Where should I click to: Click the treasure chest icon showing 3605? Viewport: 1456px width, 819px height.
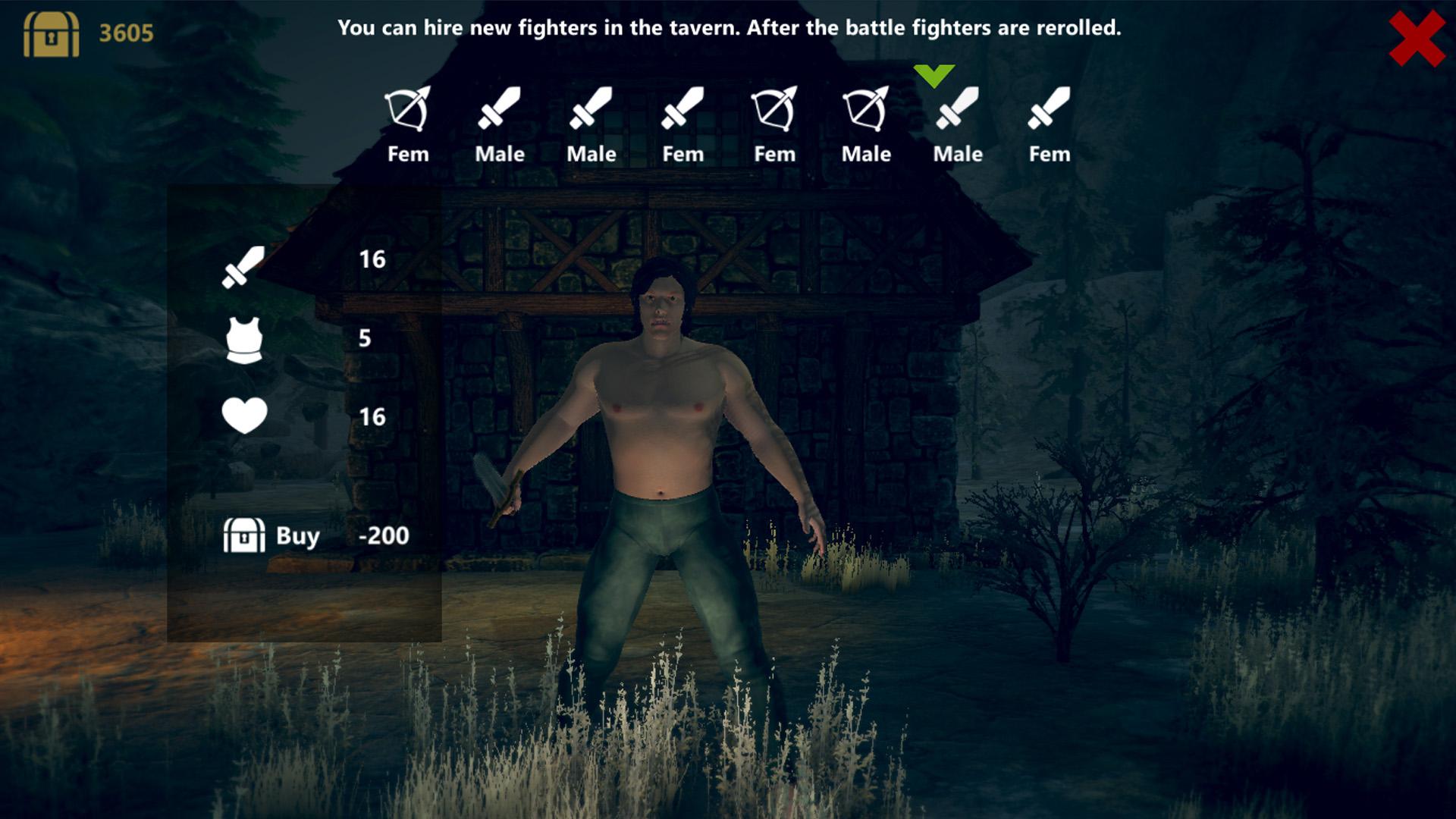(53, 34)
